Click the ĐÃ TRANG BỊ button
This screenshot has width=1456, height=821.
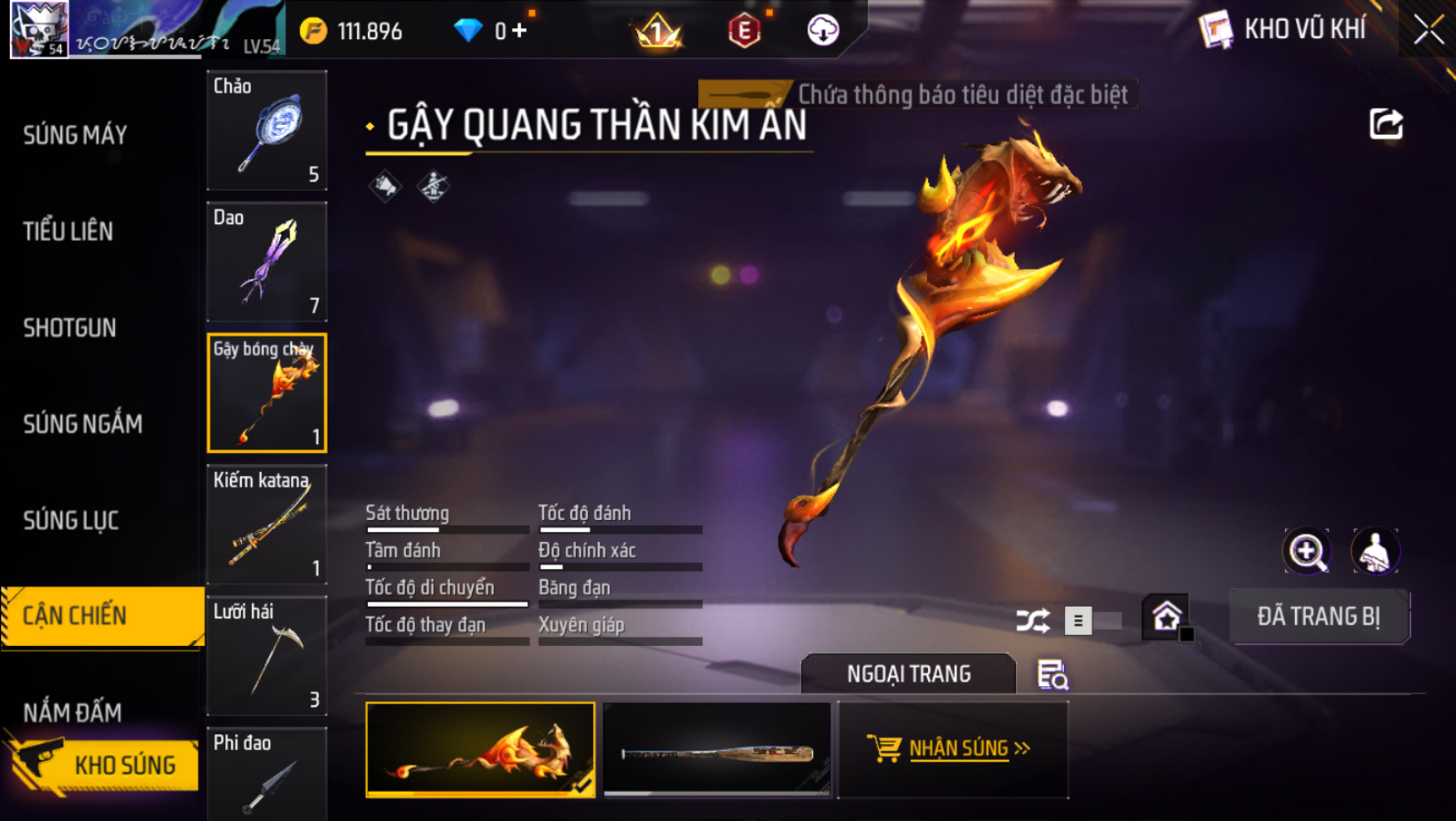(x=1318, y=617)
